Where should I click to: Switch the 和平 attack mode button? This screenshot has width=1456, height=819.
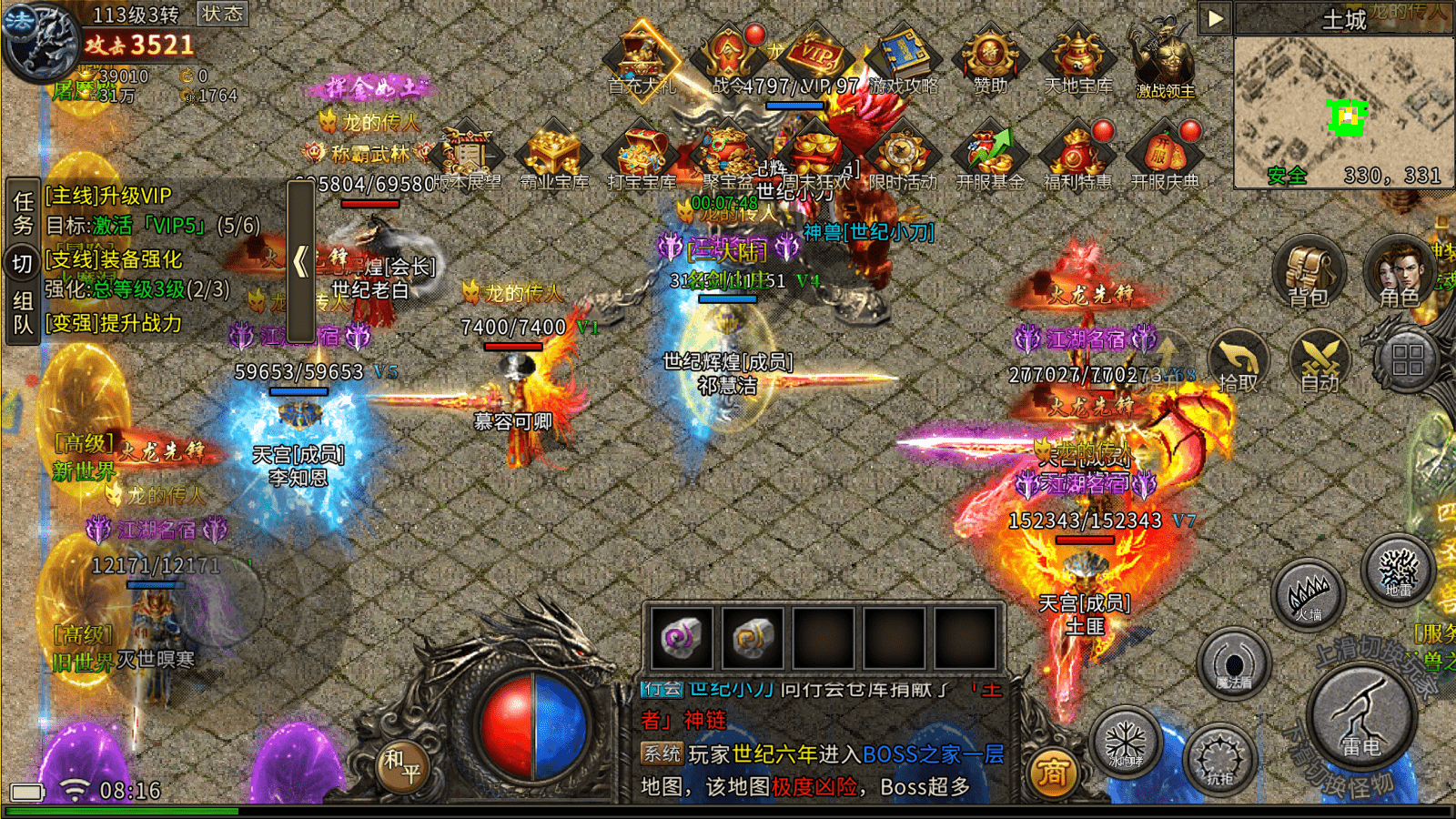click(401, 765)
